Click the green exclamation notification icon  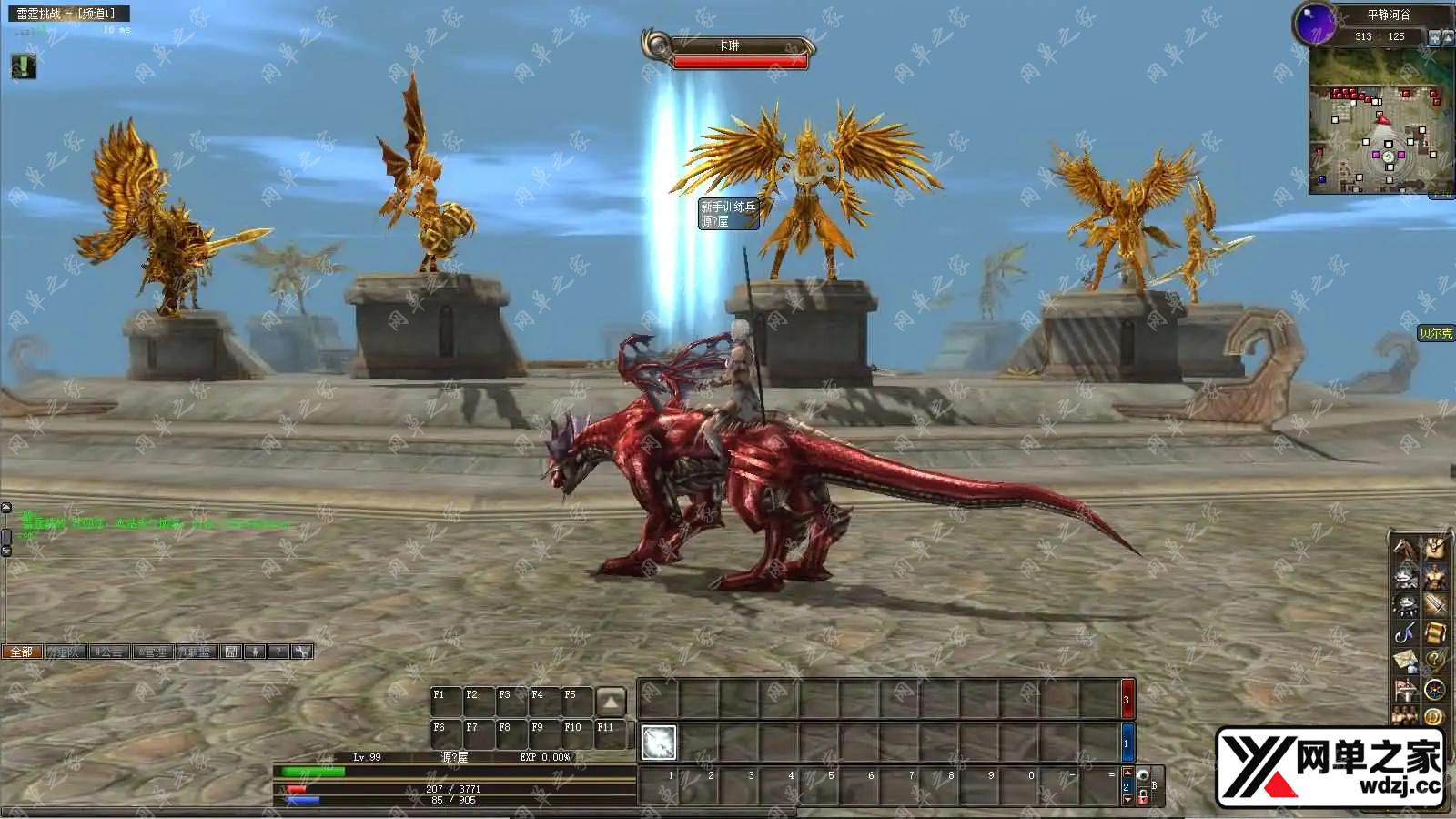[x=24, y=66]
